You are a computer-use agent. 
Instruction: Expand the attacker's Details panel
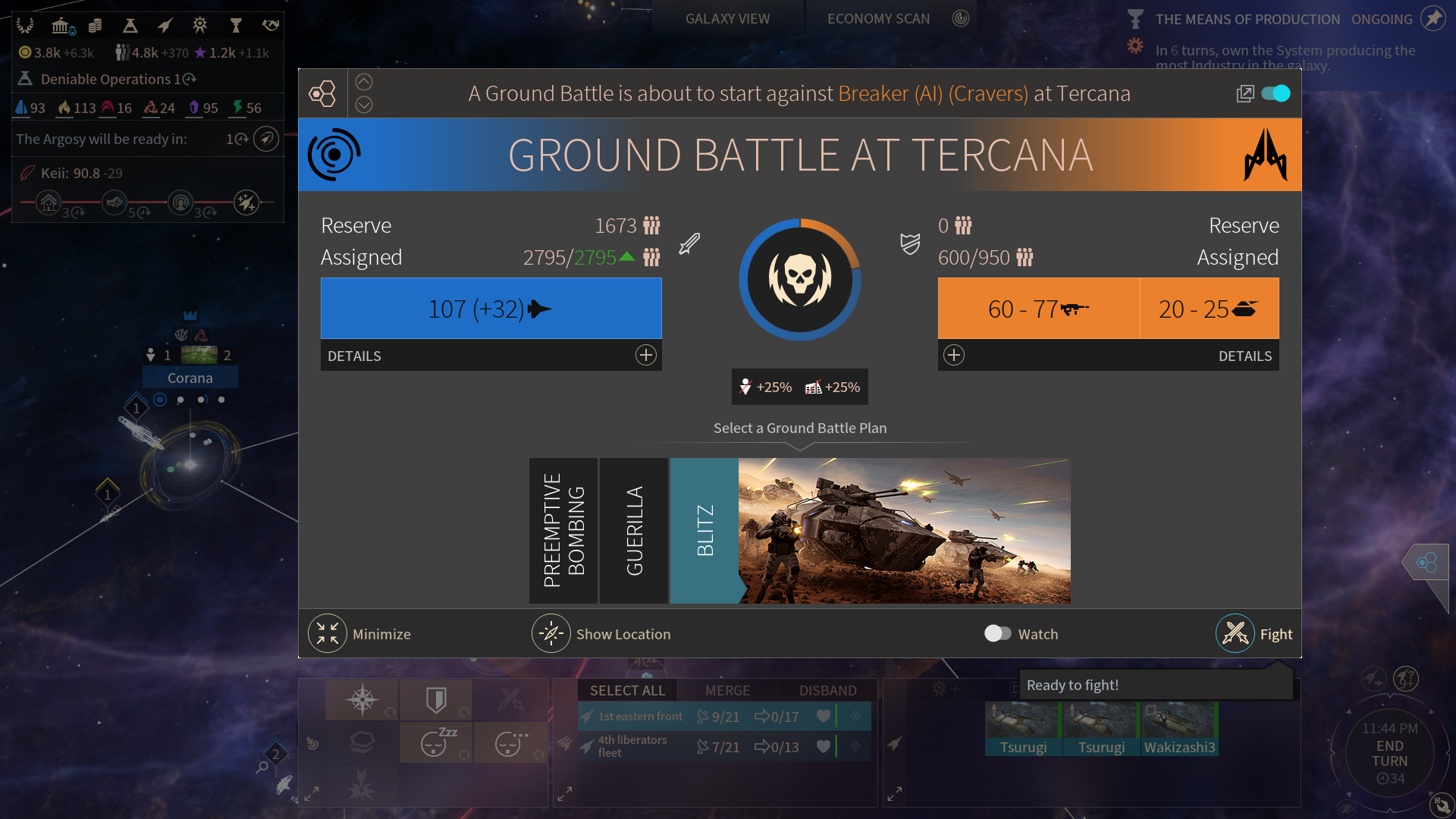click(645, 356)
